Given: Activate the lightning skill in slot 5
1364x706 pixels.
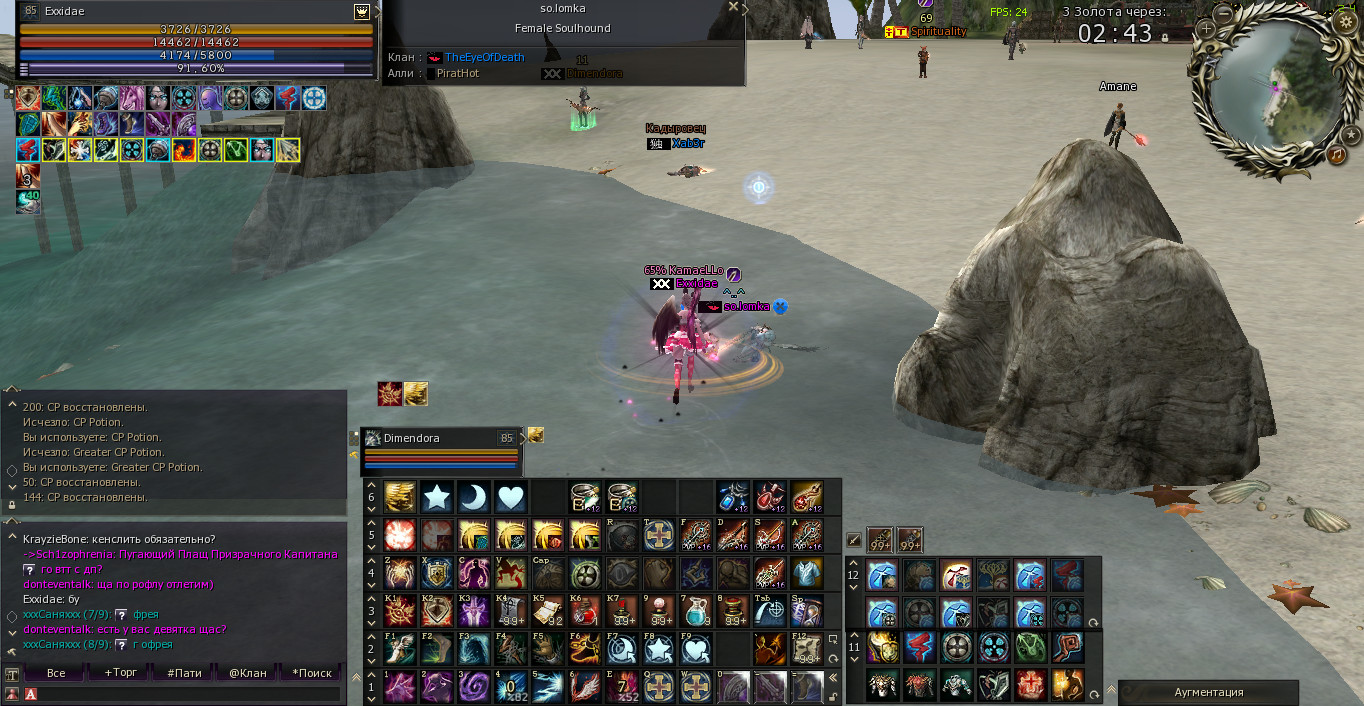Looking at the screenshot, I should tap(547, 686).
